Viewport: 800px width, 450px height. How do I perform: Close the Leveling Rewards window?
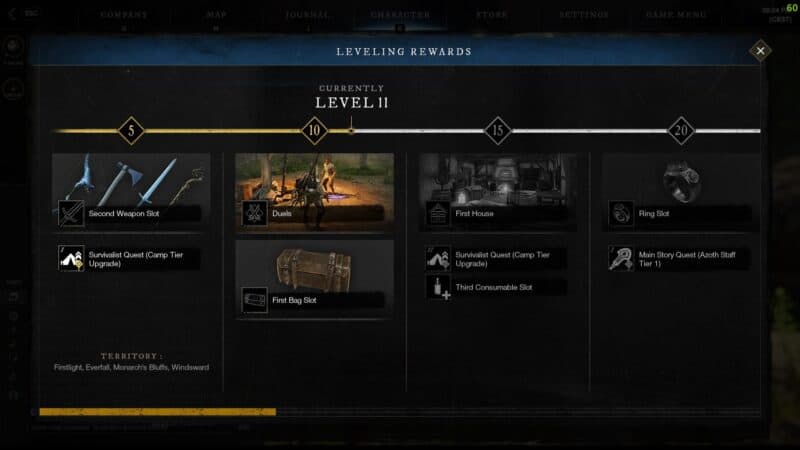point(760,50)
